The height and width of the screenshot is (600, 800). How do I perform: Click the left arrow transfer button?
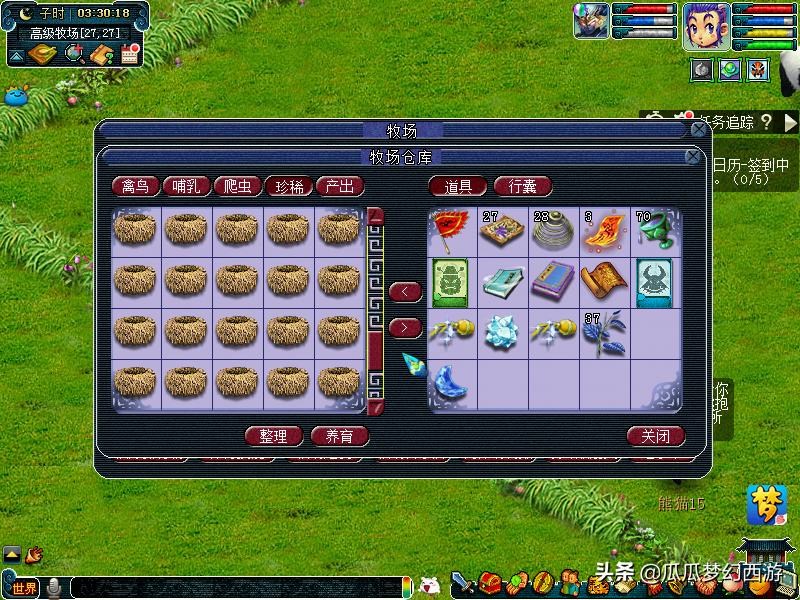tap(404, 292)
